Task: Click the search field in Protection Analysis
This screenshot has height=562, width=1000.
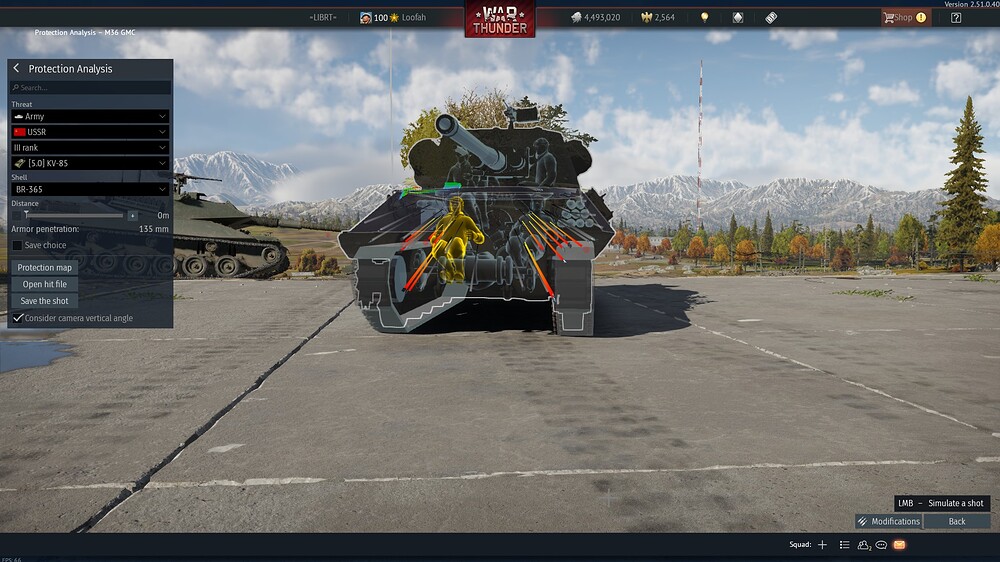Action: click(90, 88)
